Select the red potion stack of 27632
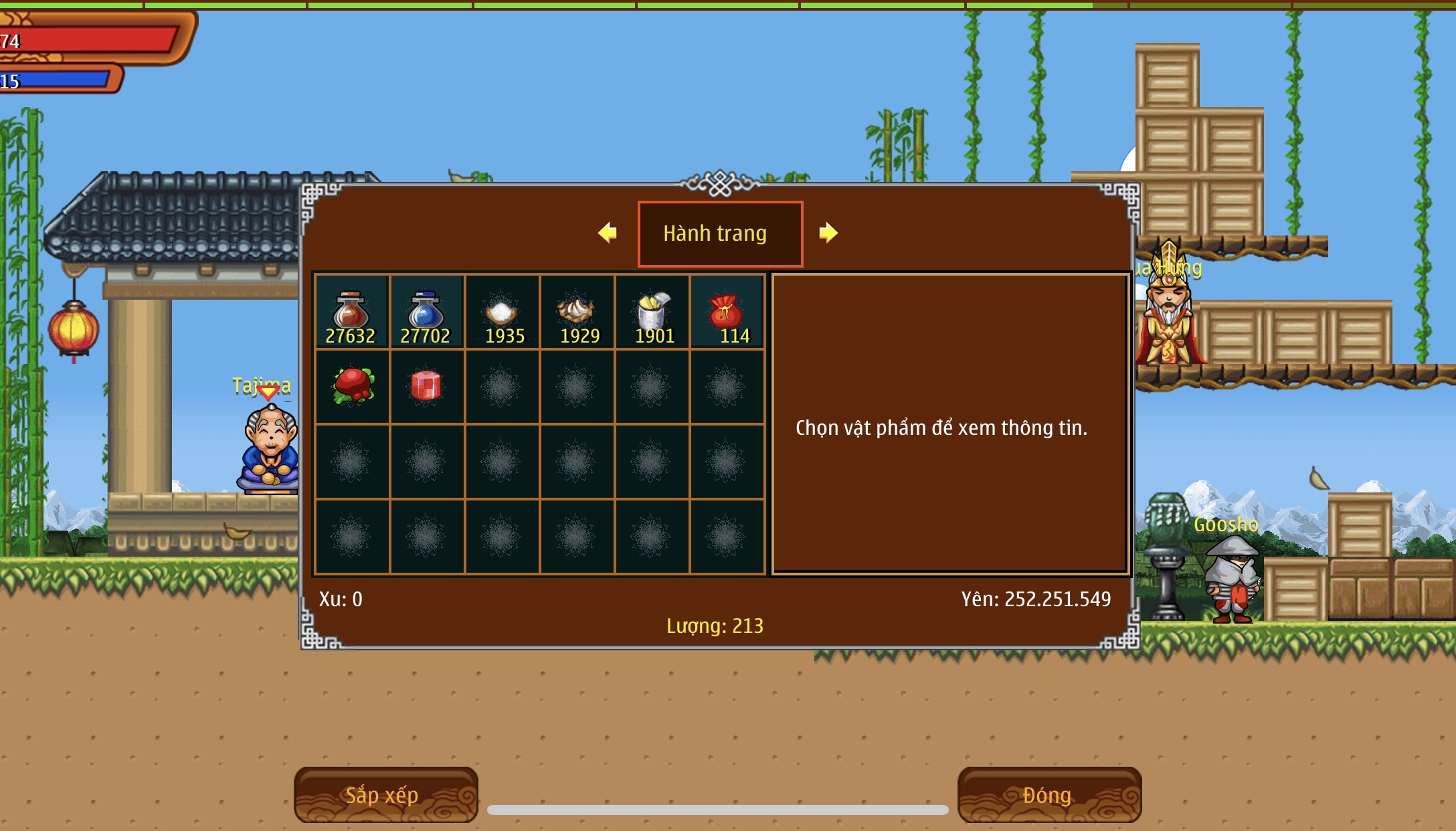The image size is (1456, 831). click(x=351, y=313)
